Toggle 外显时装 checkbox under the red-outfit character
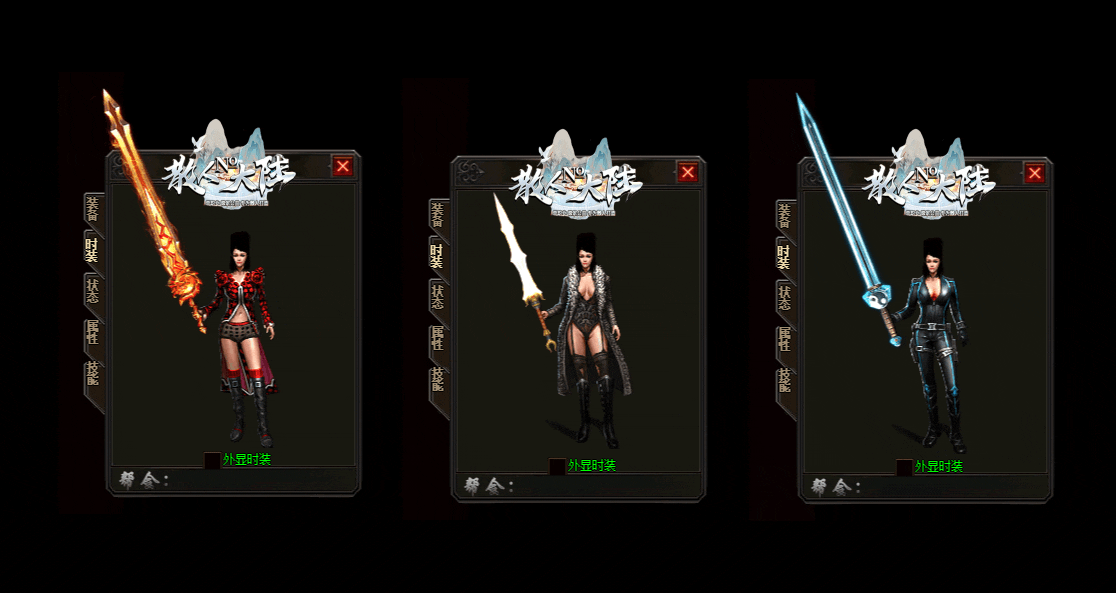 pyautogui.click(x=212, y=460)
